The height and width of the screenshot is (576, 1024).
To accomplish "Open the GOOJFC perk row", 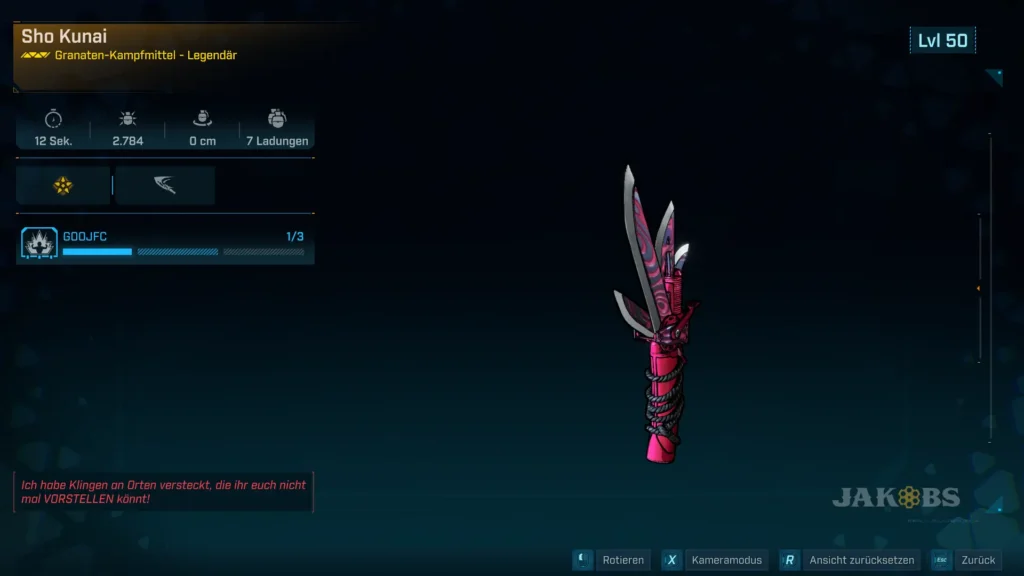I will coord(165,243).
